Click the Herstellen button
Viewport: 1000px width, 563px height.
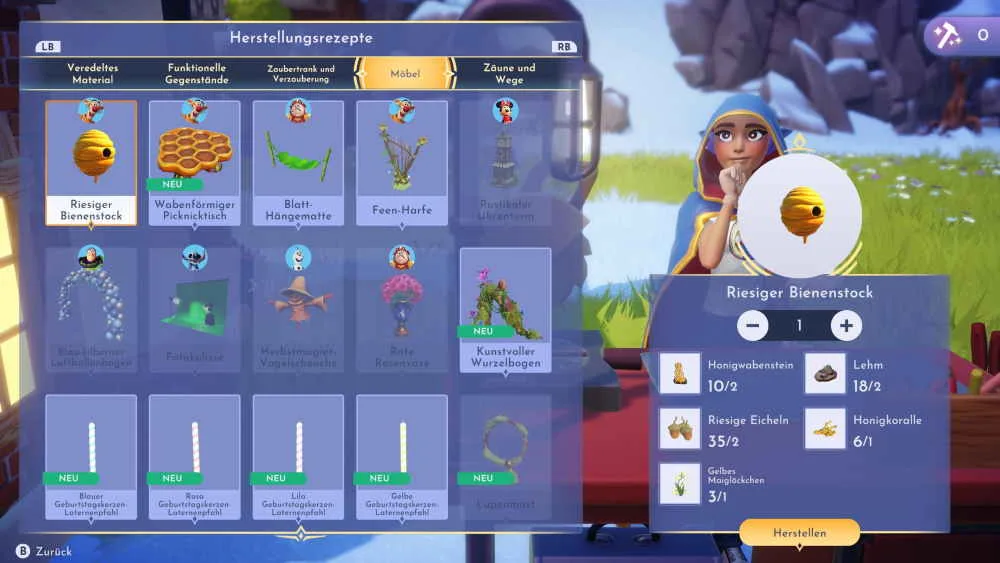pyautogui.click(x=799, y=533)
